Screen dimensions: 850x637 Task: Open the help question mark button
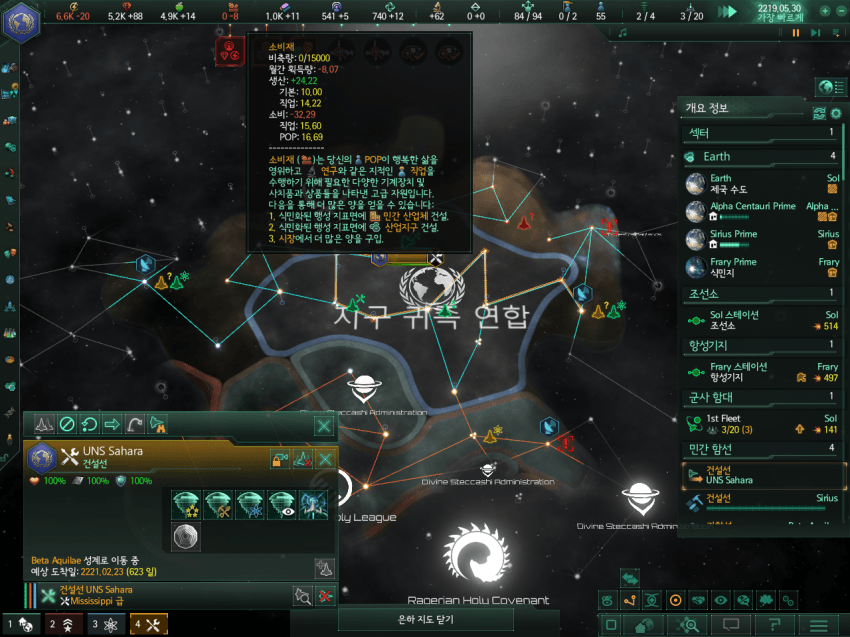click(775, 626)
